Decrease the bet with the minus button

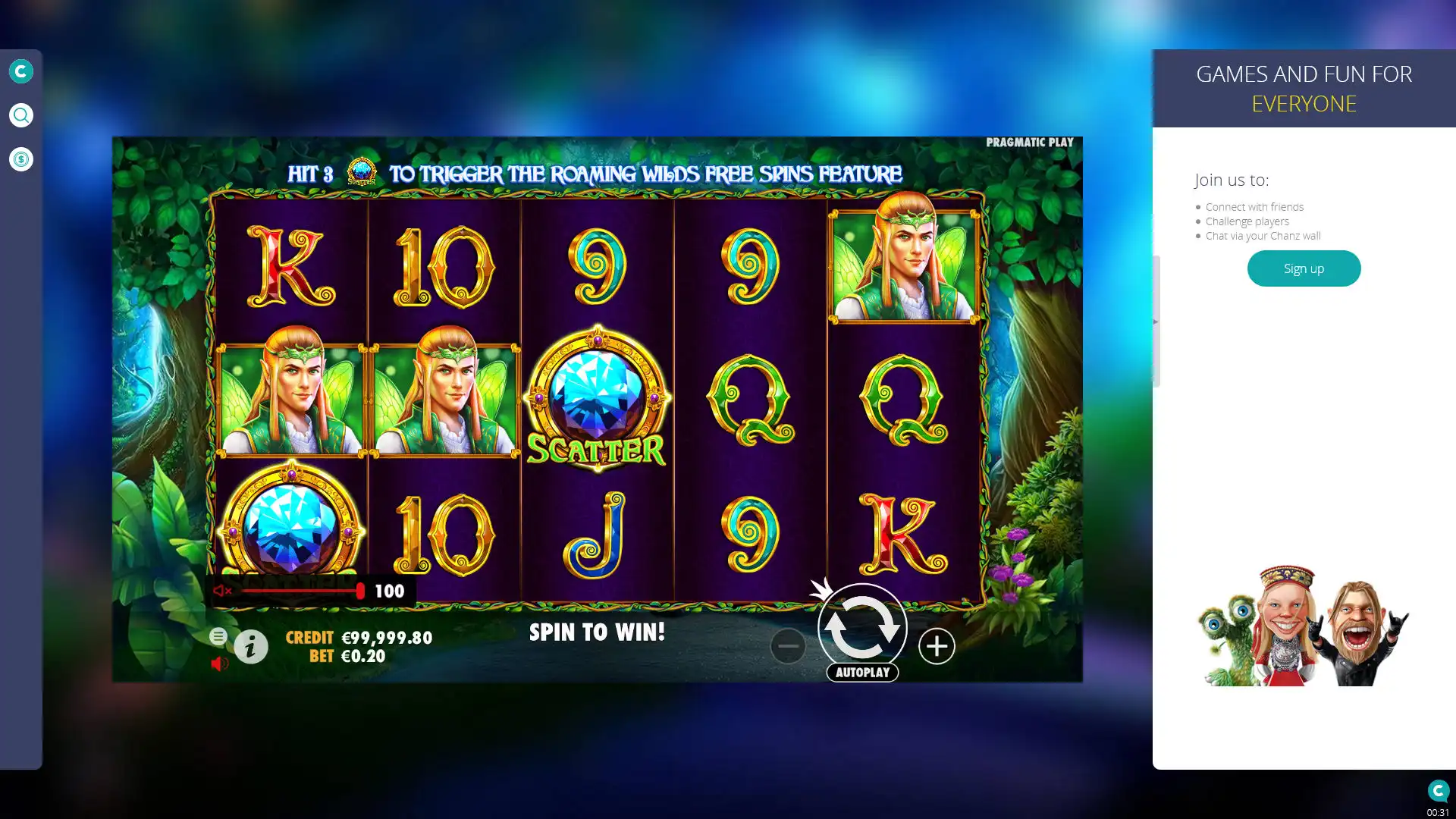click(788, 646)
